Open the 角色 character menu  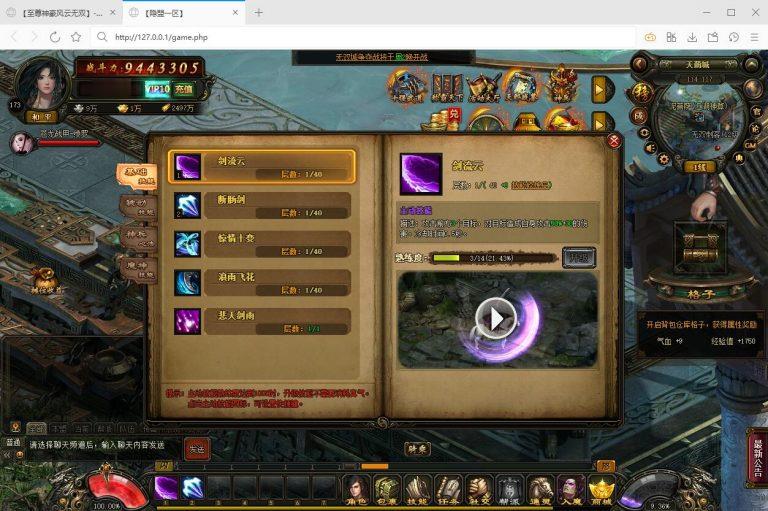click(x=357, y=490)
